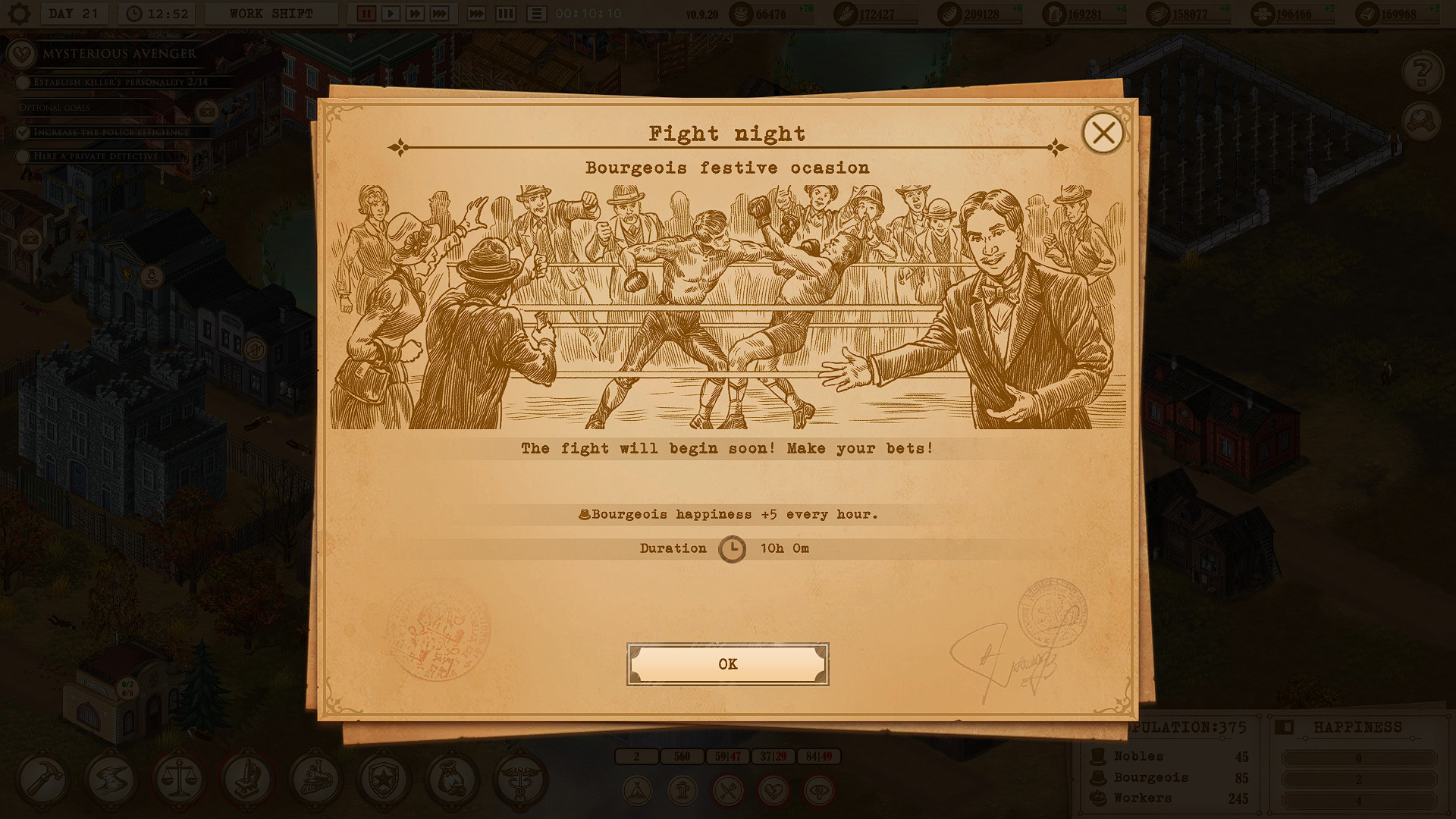
Task: Click the envelope icon beside Optional goals
Action: pos(206,111)
